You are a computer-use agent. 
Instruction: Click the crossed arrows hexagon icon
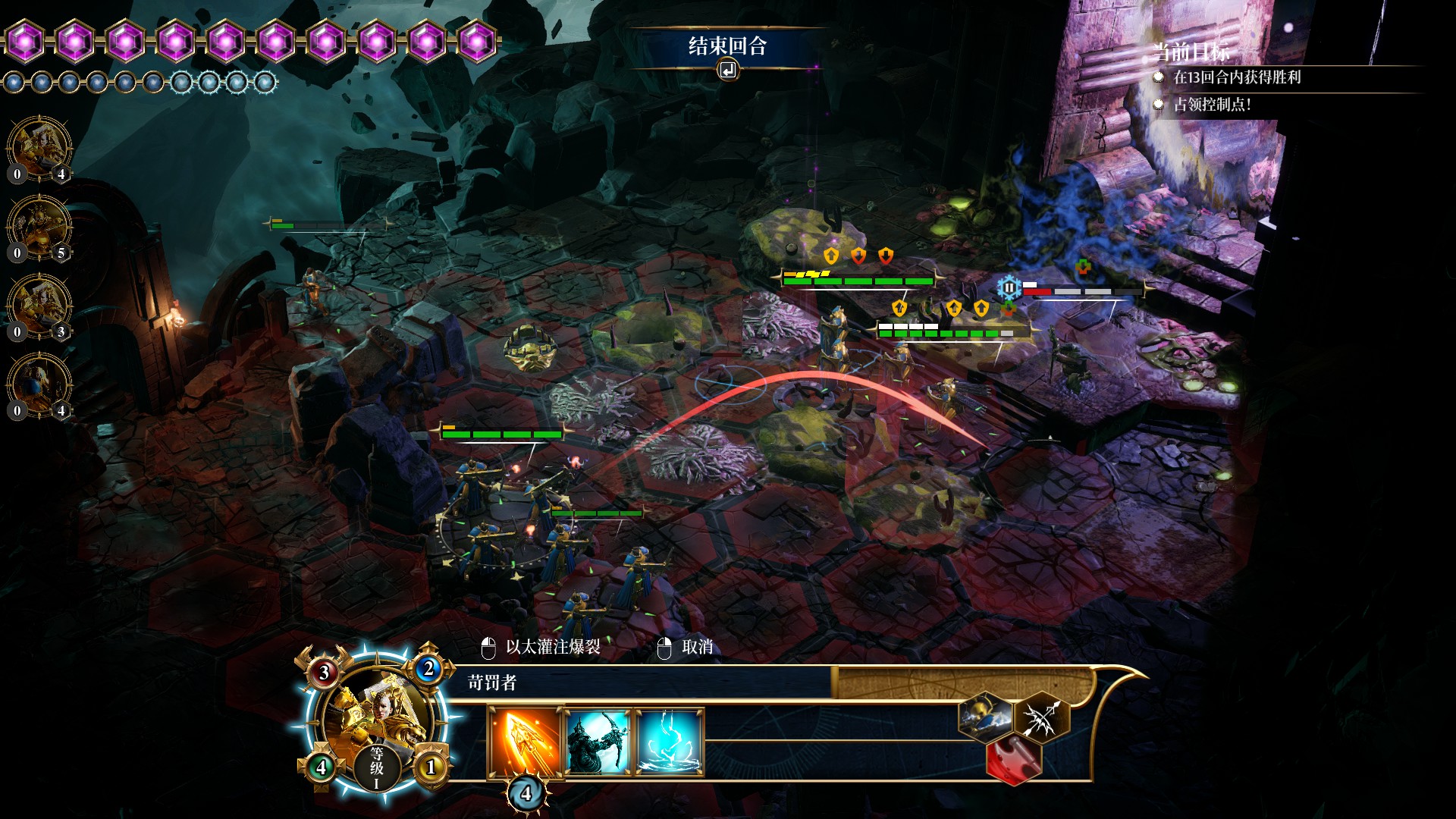click(1042, 717)
